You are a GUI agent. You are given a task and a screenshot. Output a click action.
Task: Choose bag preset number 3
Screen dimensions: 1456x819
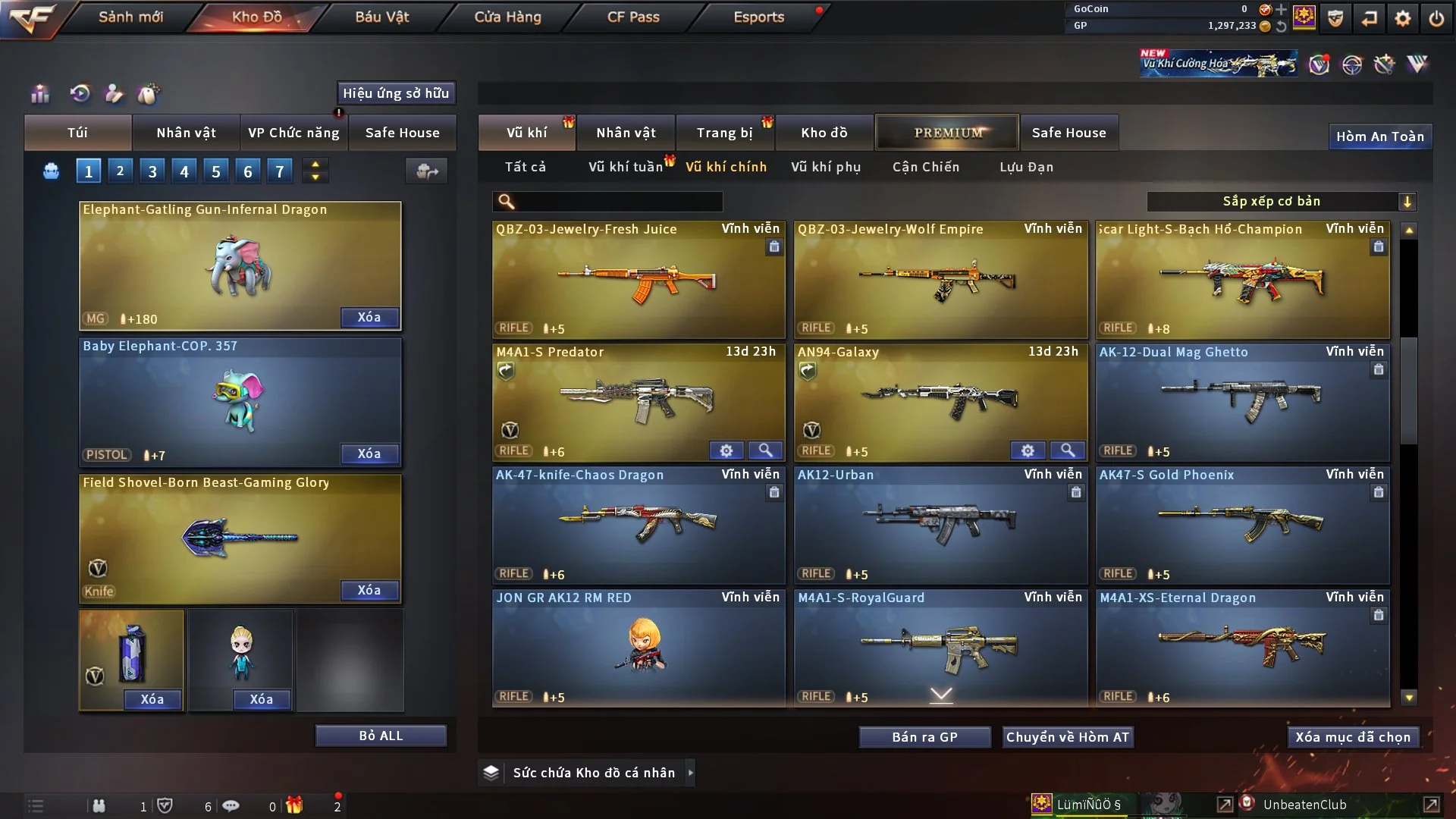(x=152, y=171)
